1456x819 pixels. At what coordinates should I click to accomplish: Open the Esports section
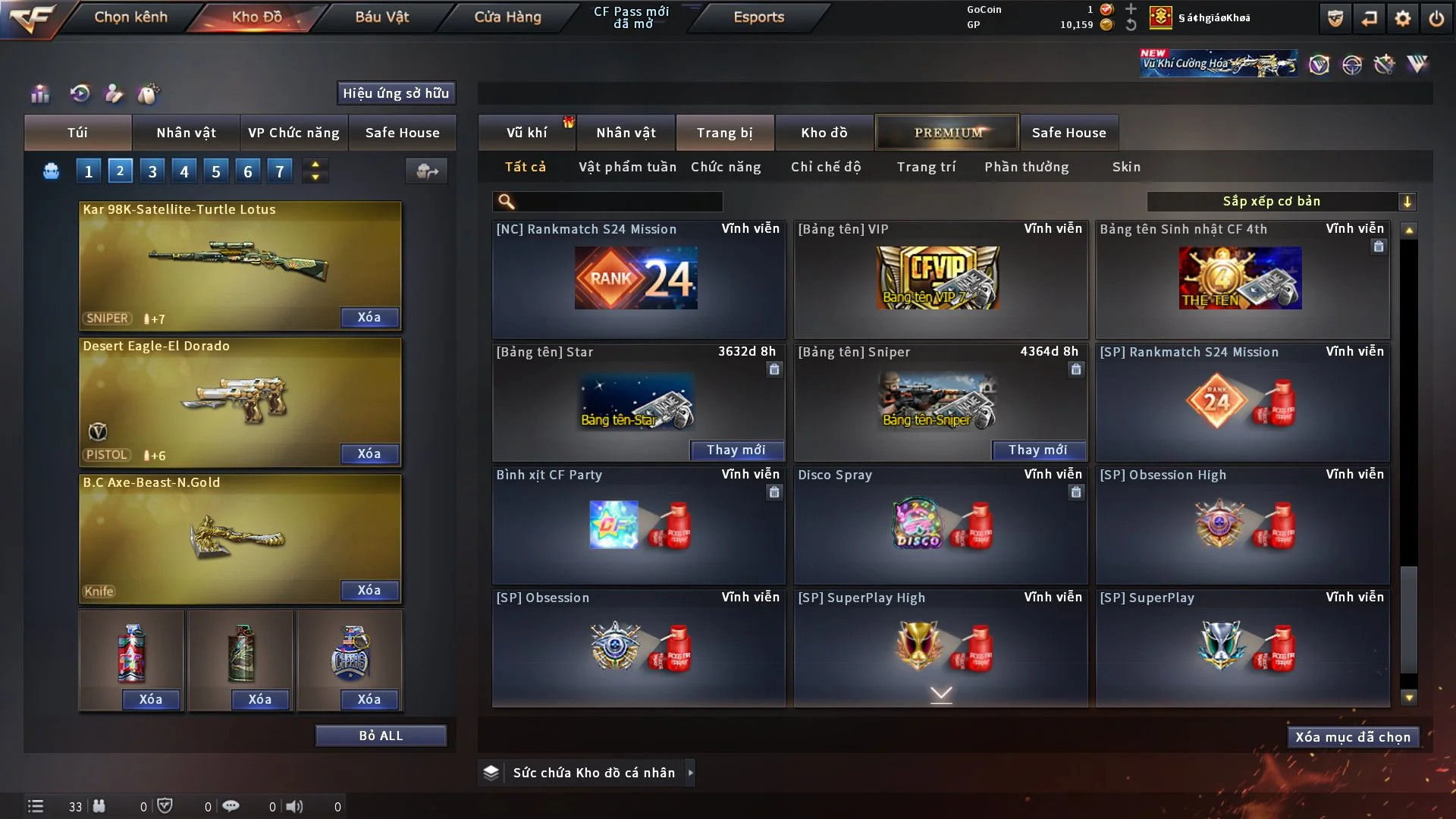pos(758,17)
